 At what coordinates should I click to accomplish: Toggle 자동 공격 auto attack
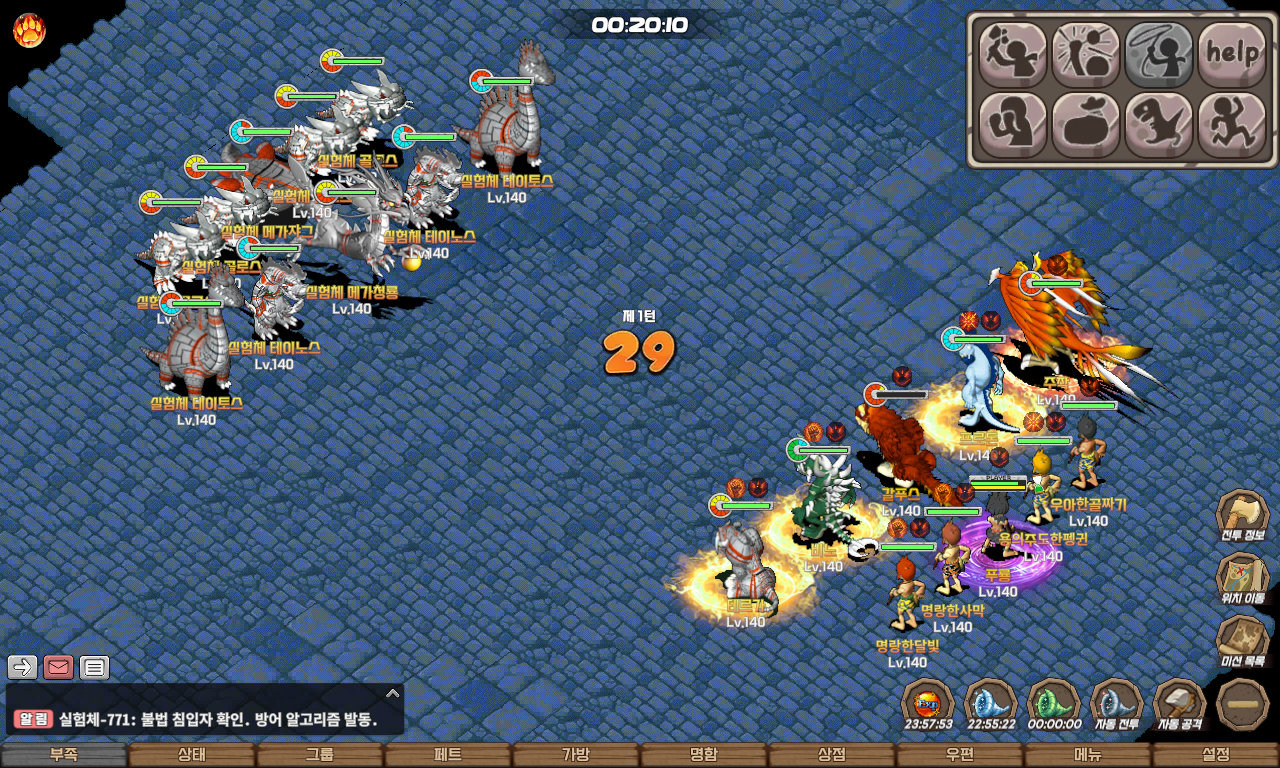pyautogui.click(x=1180, y=704)
